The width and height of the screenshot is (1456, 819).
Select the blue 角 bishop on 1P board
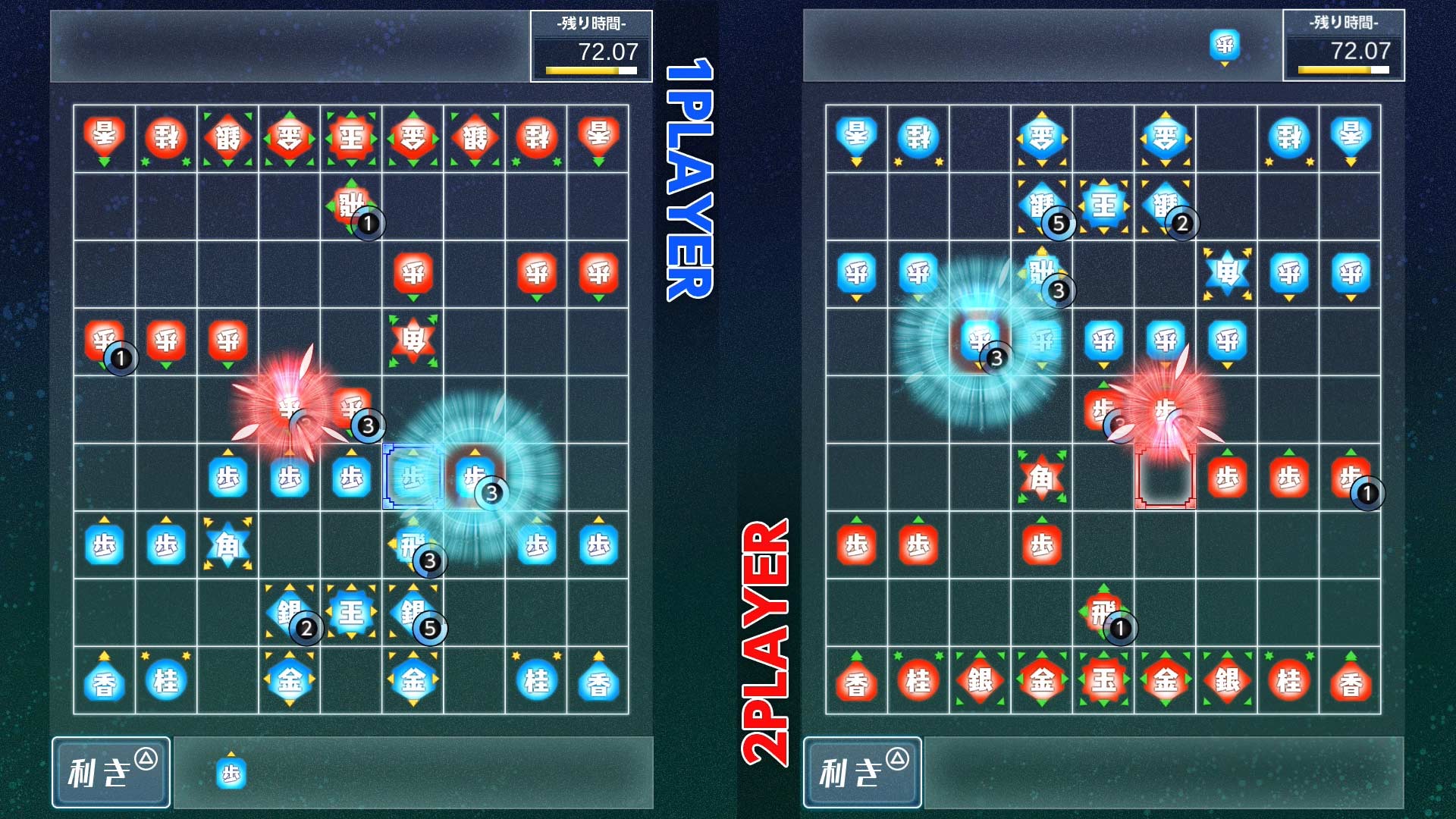pos(228,545)
